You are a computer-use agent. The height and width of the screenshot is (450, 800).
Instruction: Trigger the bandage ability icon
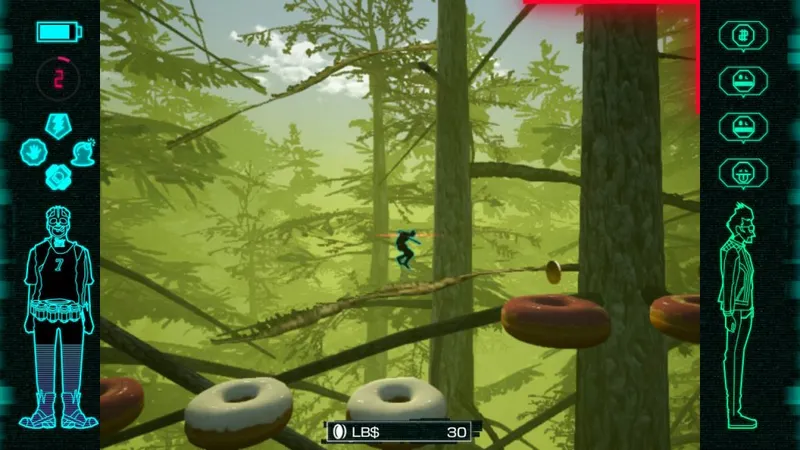click(x=59, y=177)
